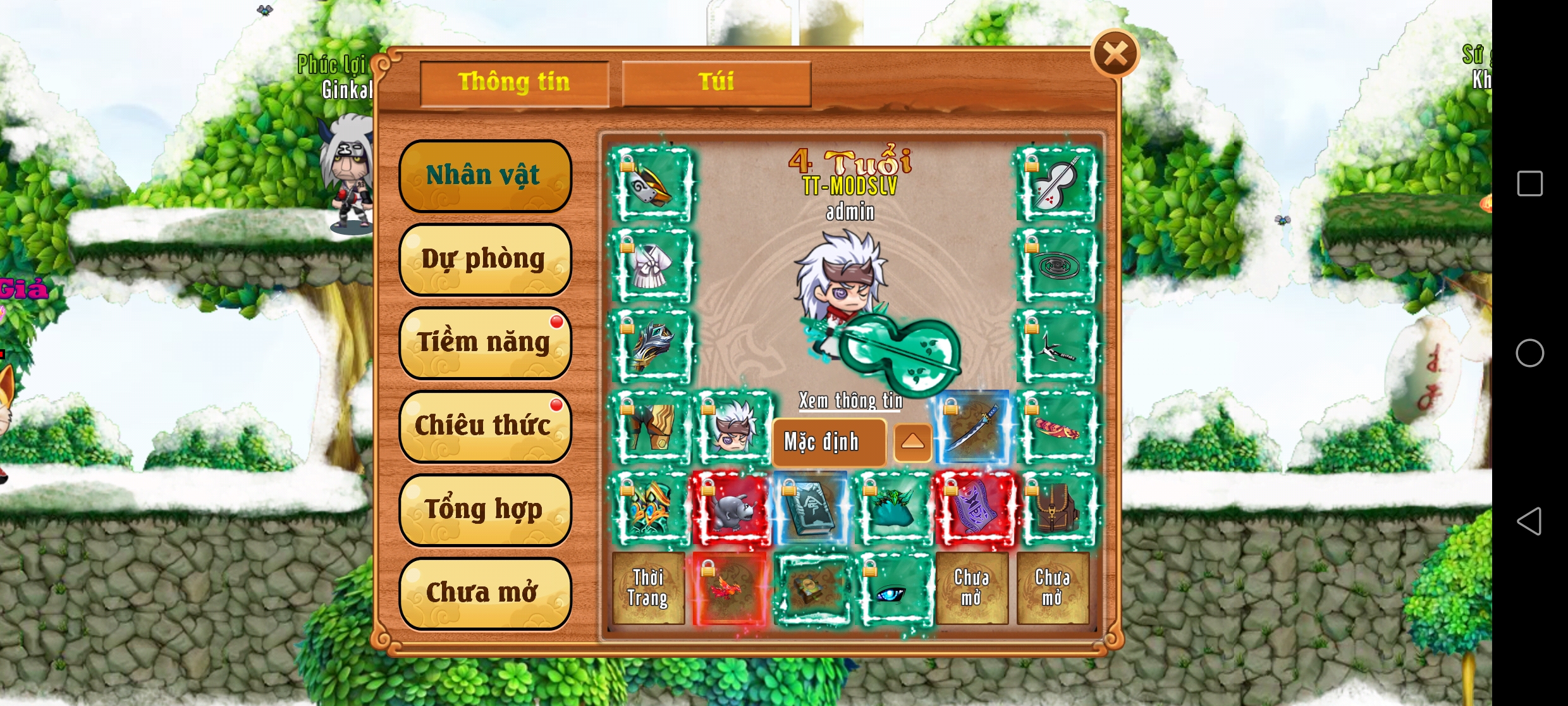Open the Tiềm năng section

point(485,342)
